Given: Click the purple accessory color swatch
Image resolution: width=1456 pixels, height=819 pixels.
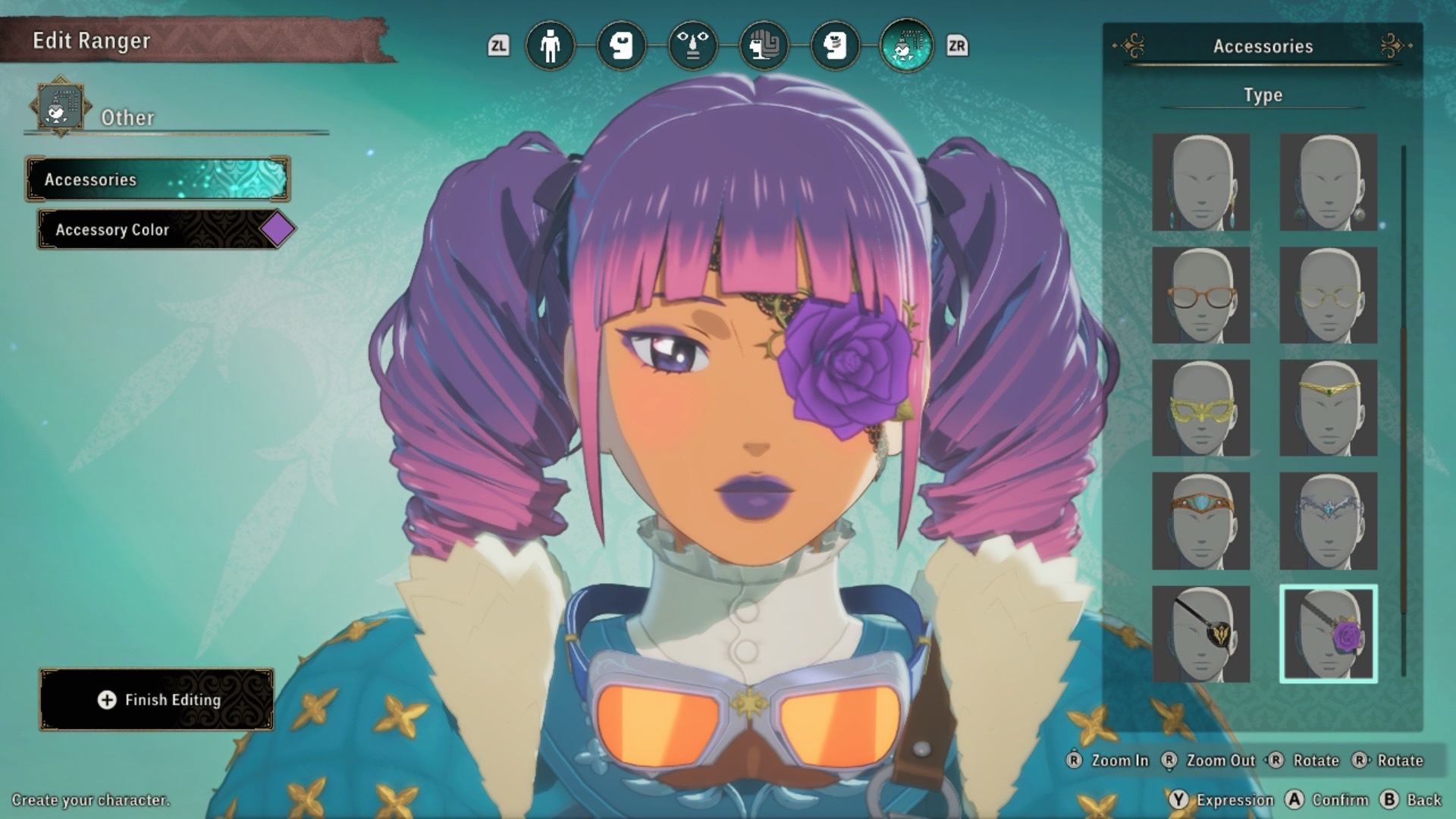Looking at the screenshot, I should [x=277, y=229].
